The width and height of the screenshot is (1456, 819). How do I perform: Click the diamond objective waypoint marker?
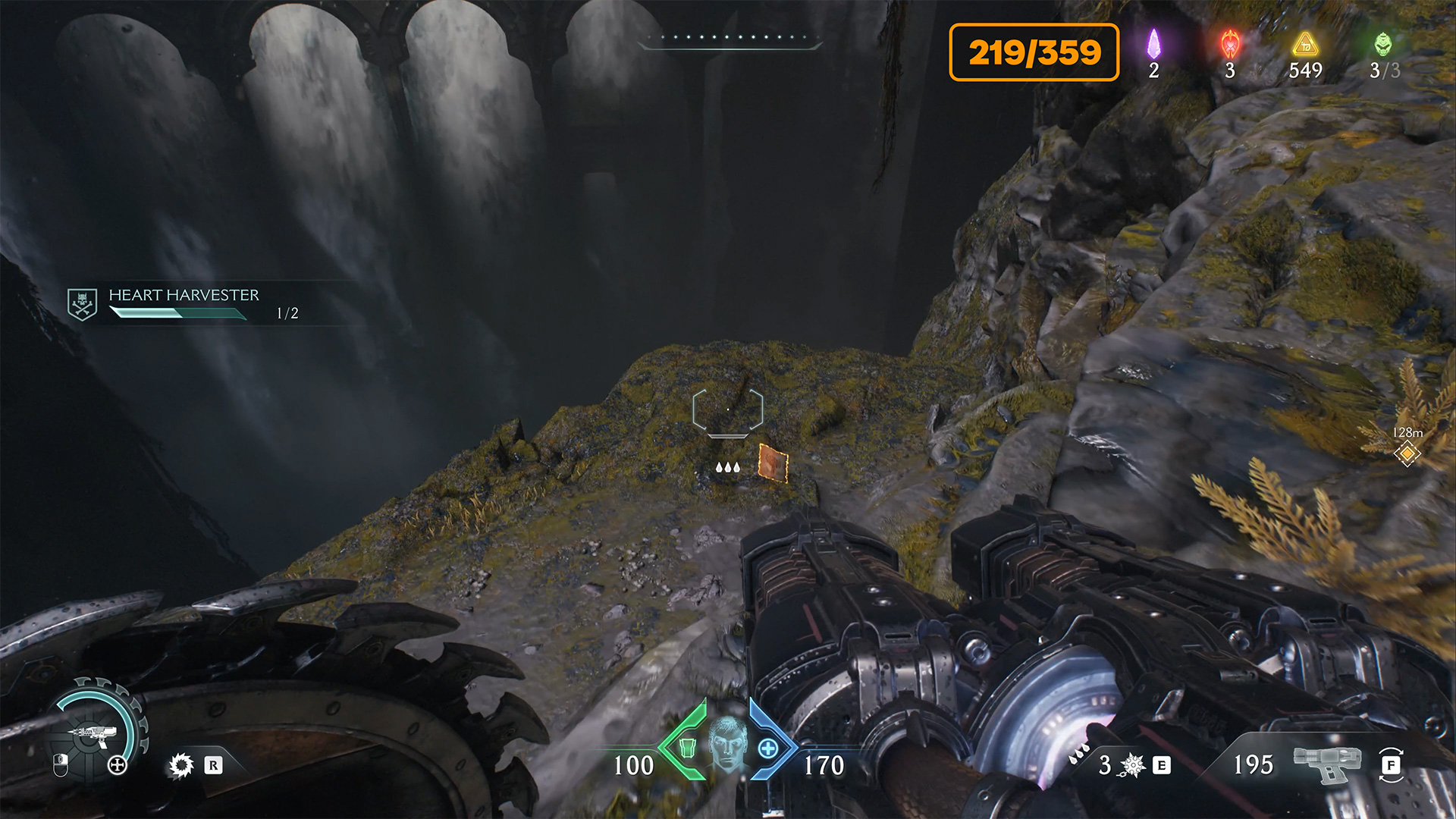(x=1407, y=453)
